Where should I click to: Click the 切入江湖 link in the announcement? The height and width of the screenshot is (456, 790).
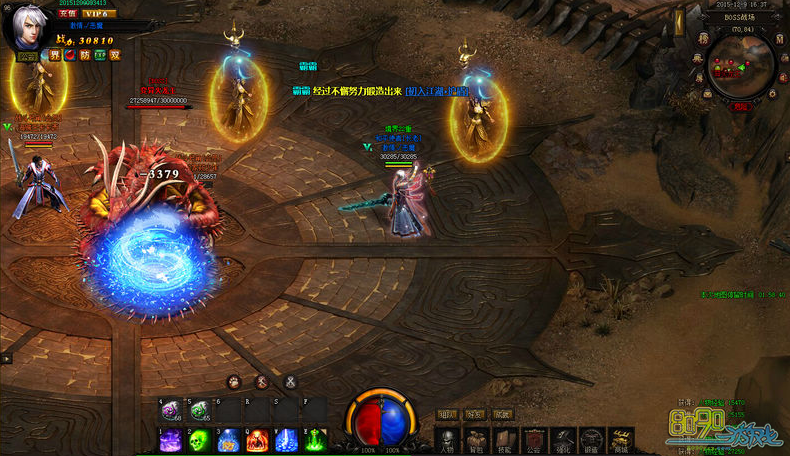(x=437, y=90)
